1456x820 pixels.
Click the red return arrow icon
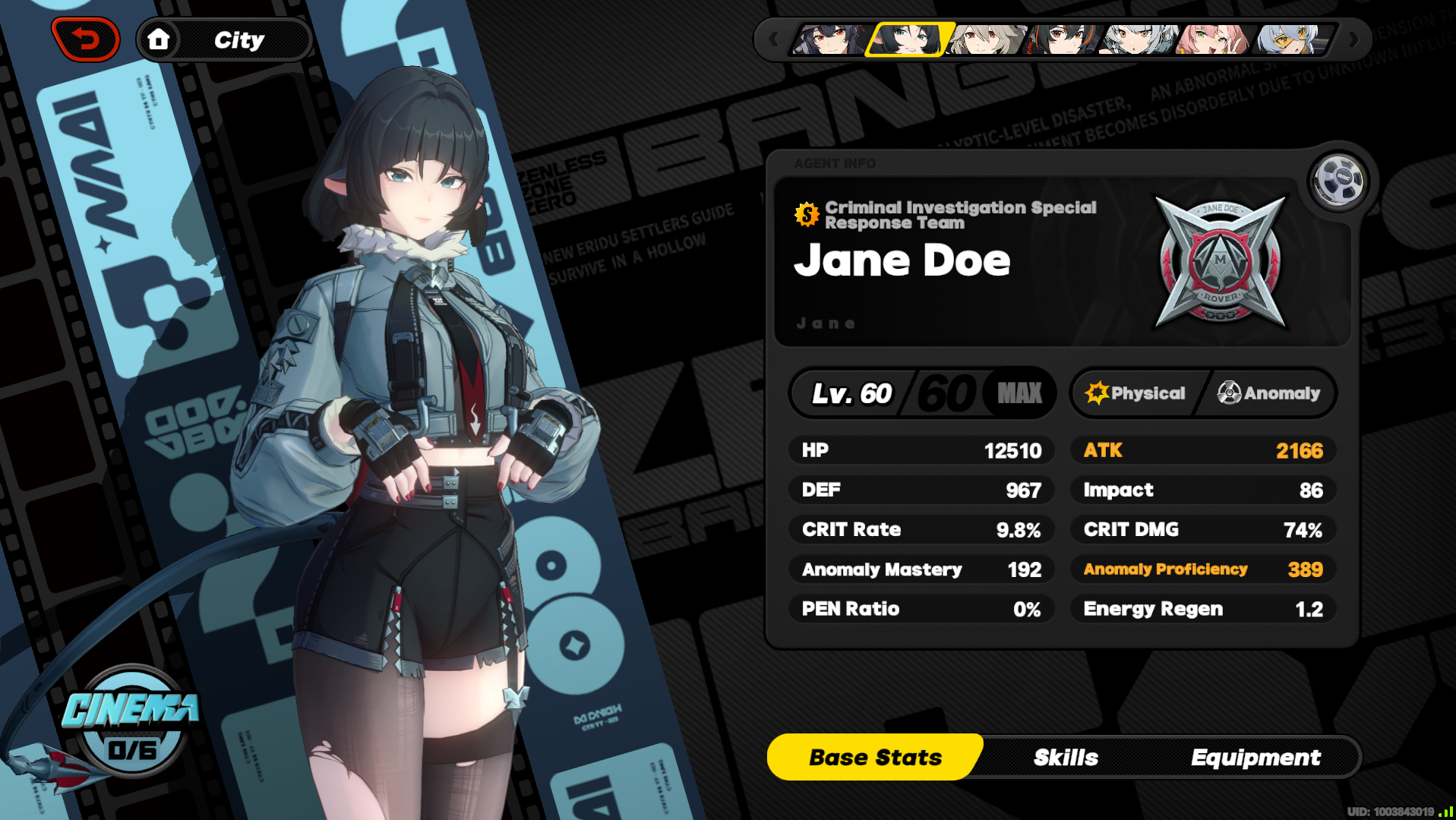85,37
